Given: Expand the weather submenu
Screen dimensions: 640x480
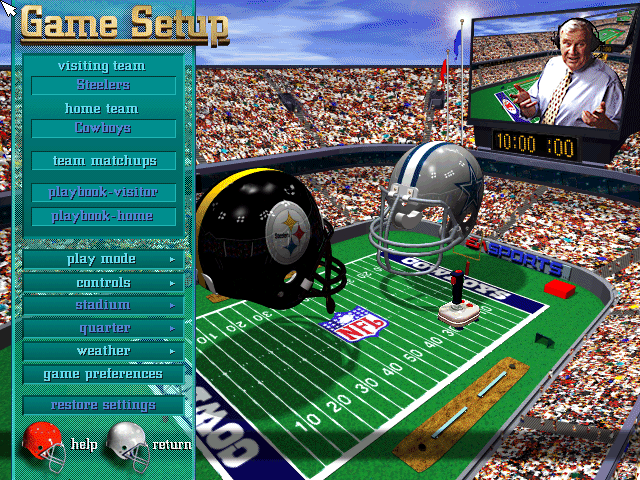Looking at the screenshot, I should coord(104,351).
